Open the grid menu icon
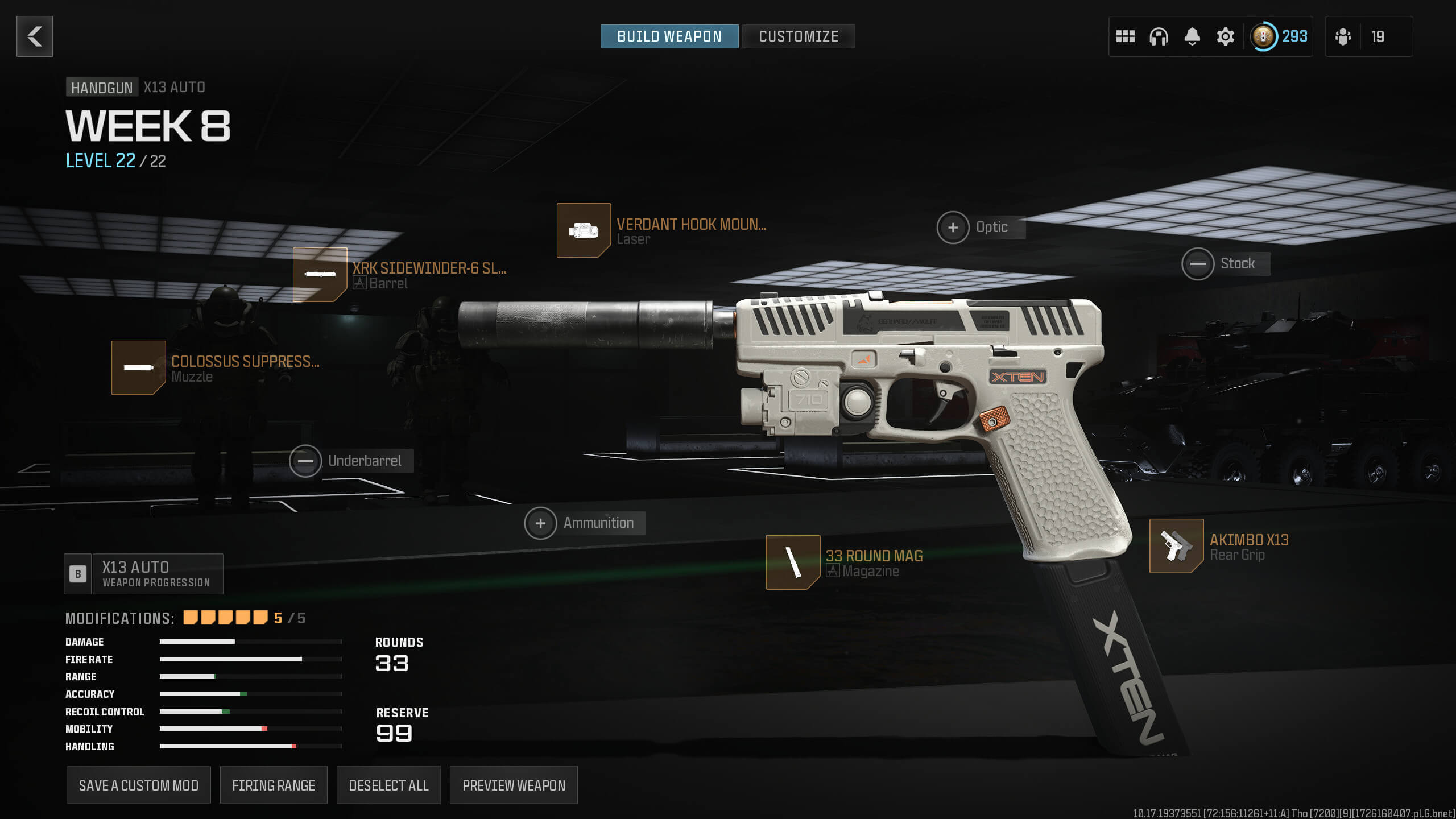This screenshot has width=1456, height=819. pos(1125,36)
